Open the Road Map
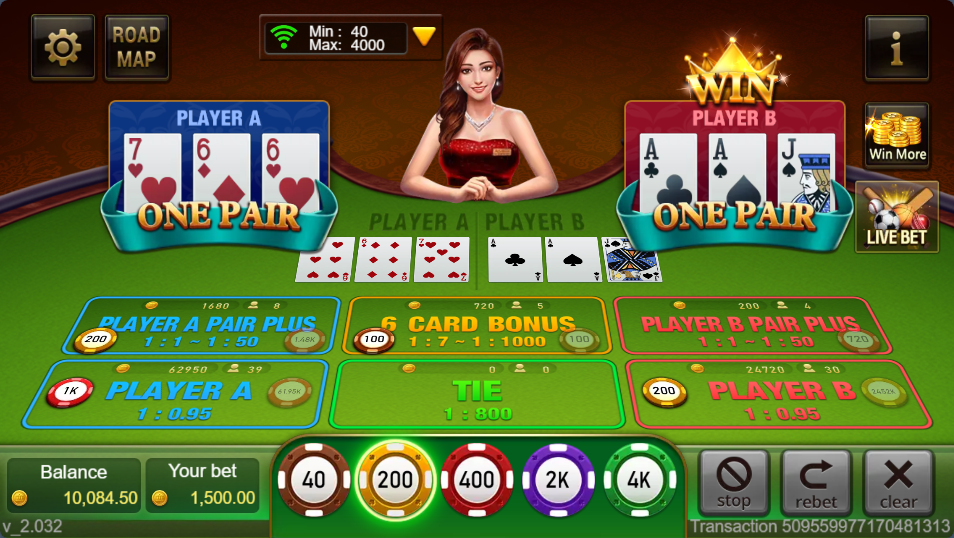This screenshot has height=538, width=954. pyautogui.click(x=136, y=47)
